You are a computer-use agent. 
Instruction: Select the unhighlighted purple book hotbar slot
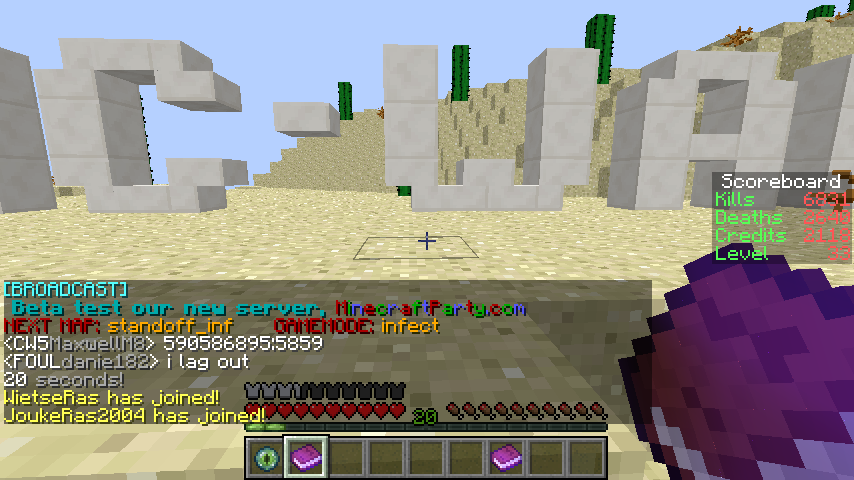pyautogui.click(x=506, y=458)
